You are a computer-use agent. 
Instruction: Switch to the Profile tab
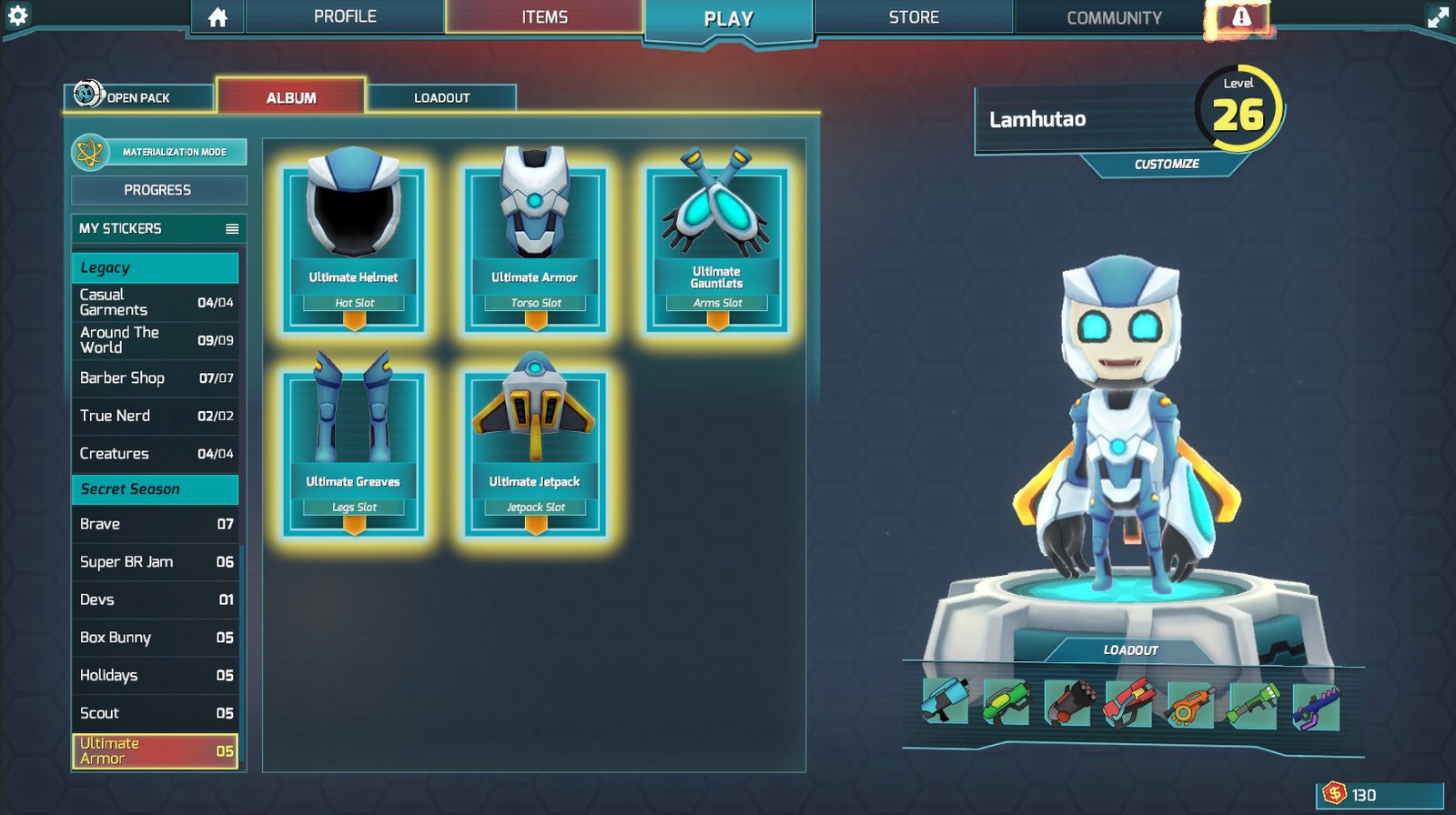coord(345,16)
